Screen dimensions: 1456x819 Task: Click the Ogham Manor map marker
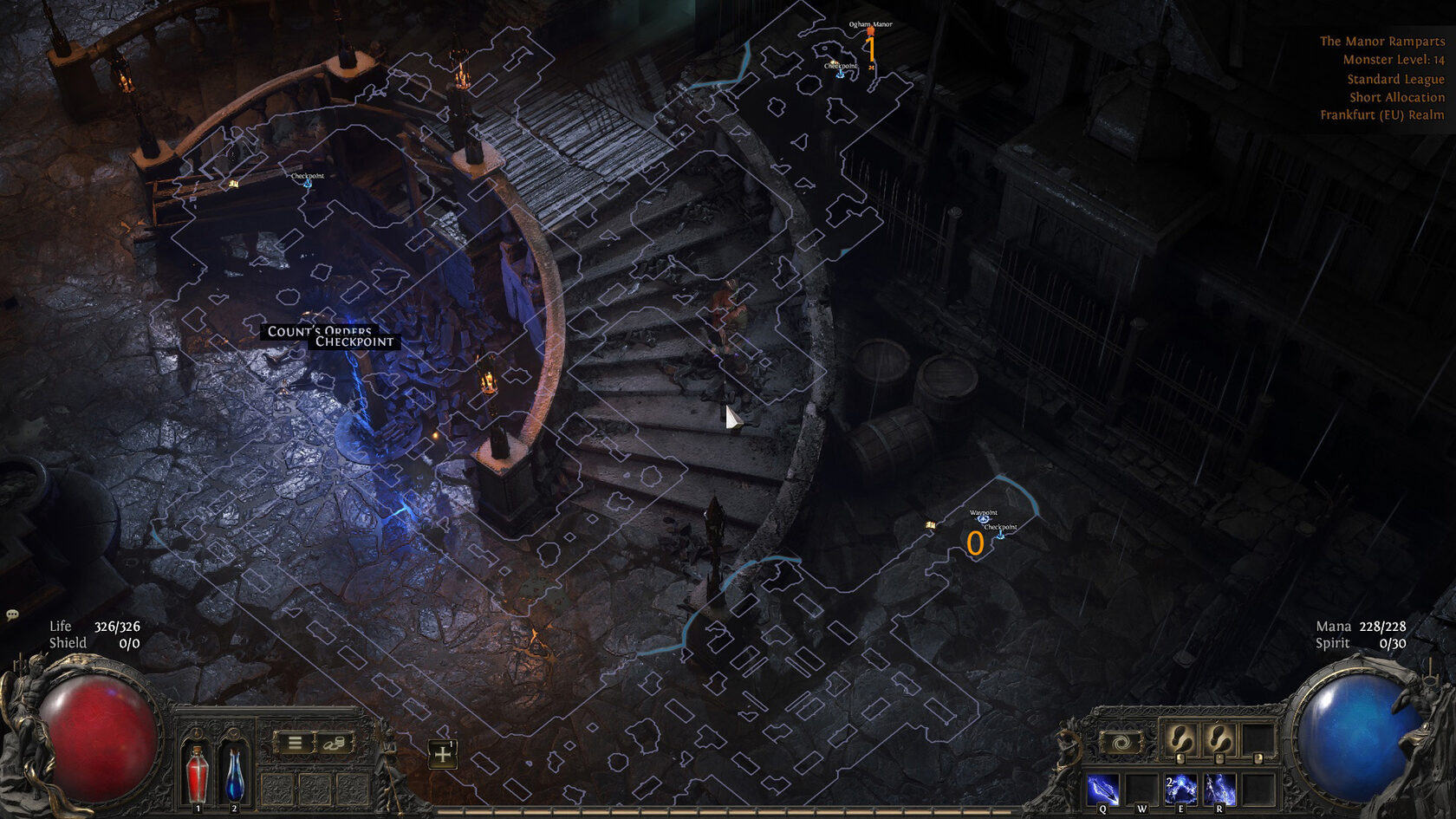pyautogui.click(x=870, y=30)
